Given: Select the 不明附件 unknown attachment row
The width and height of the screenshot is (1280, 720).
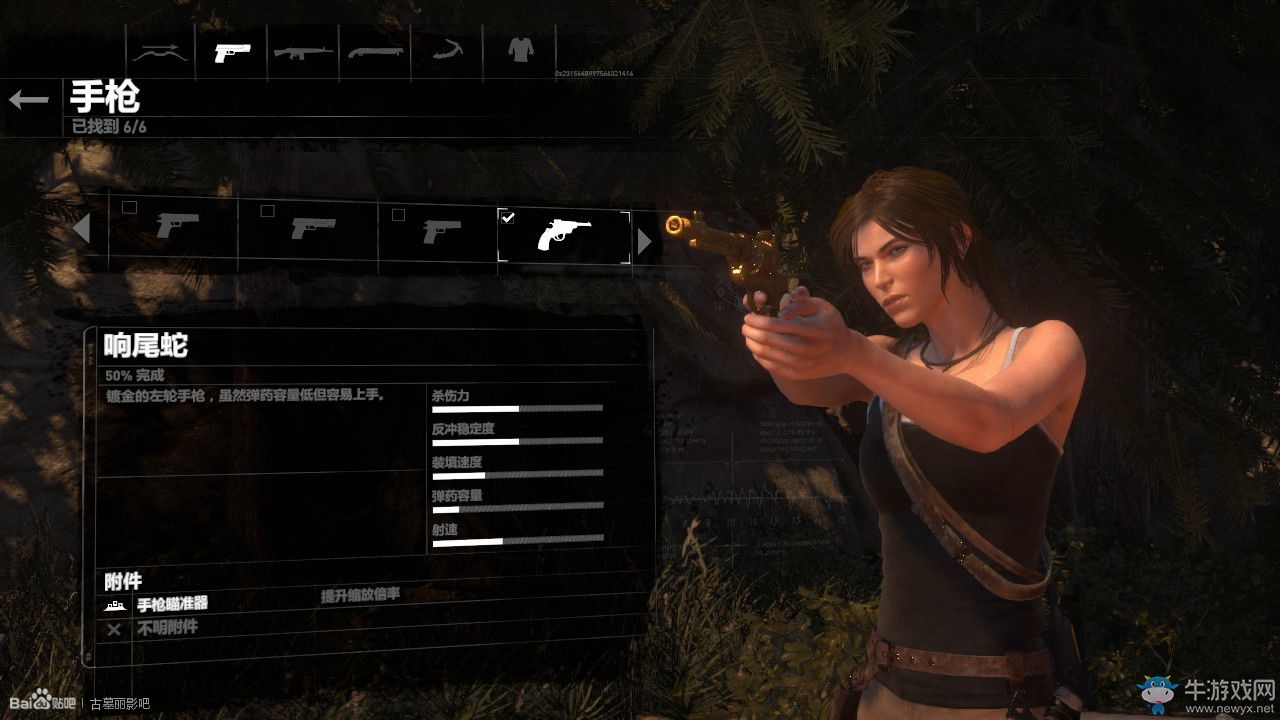Looking at the screenshot, I should 166,628.
